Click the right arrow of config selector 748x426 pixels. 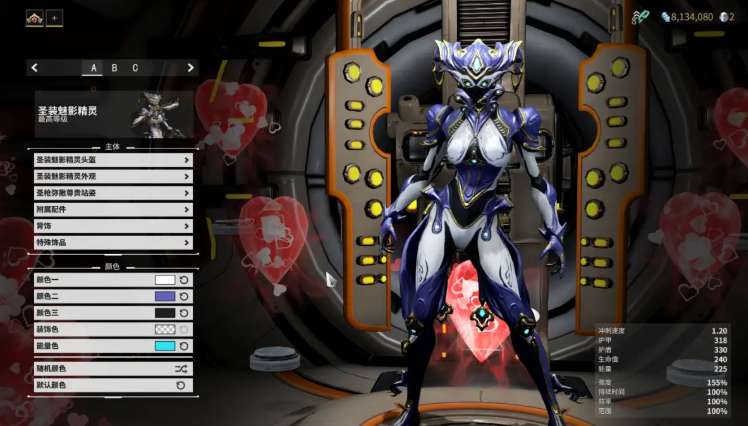[x=190, y=68]
